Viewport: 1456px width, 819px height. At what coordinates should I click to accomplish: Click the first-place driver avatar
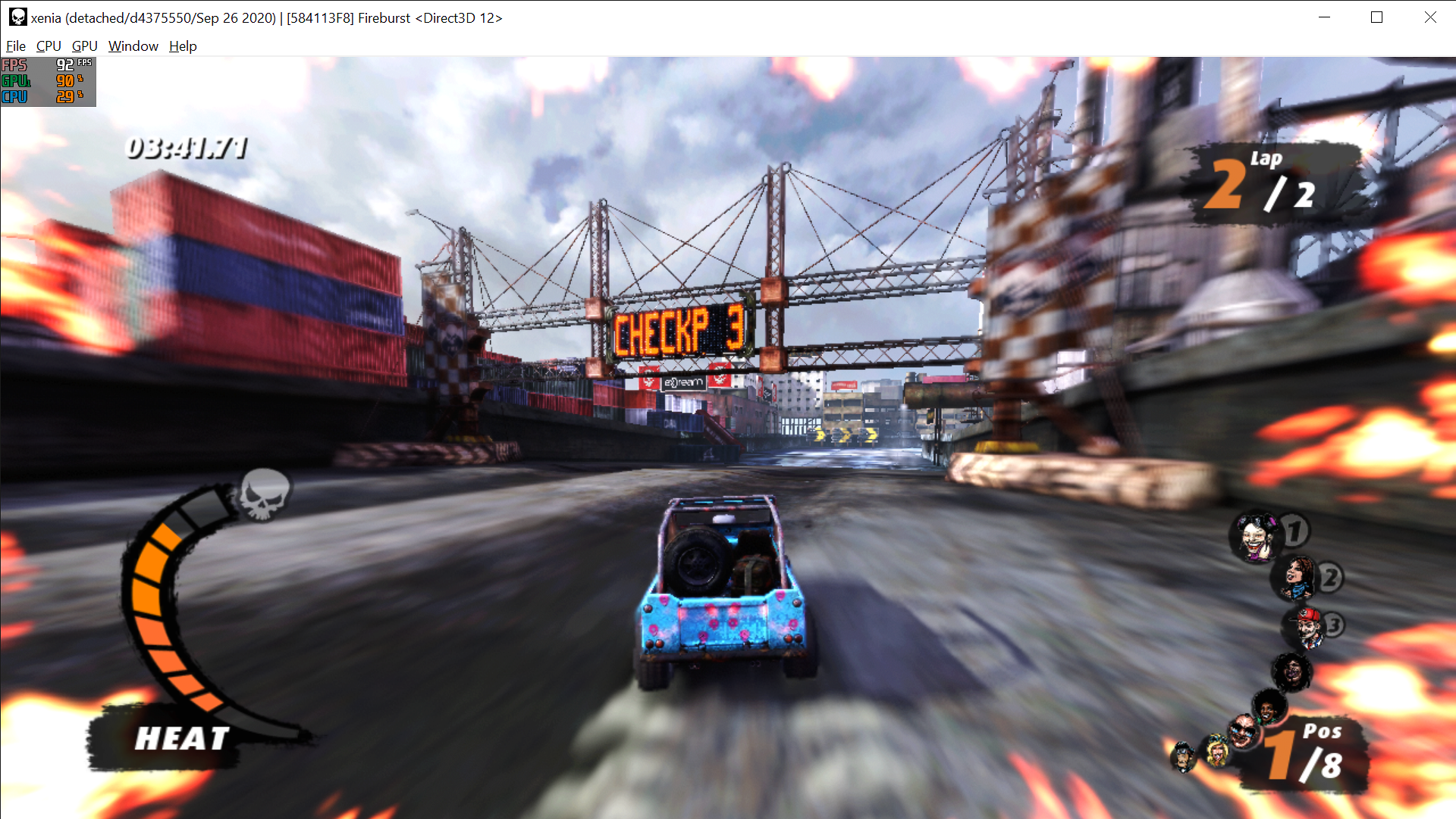click(1254, 536)
